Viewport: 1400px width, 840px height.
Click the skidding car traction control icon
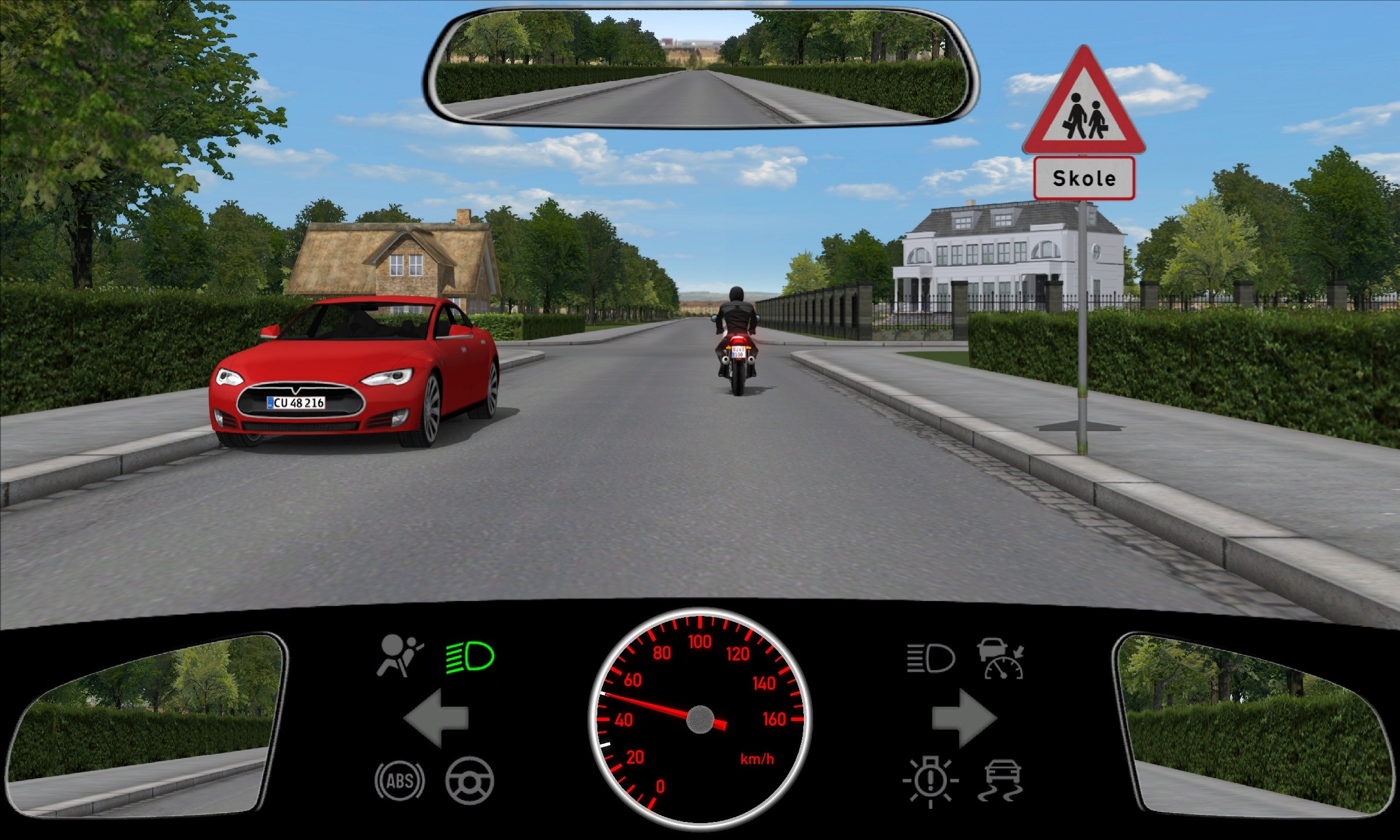pyautogui.click(x=1002, y=780)
